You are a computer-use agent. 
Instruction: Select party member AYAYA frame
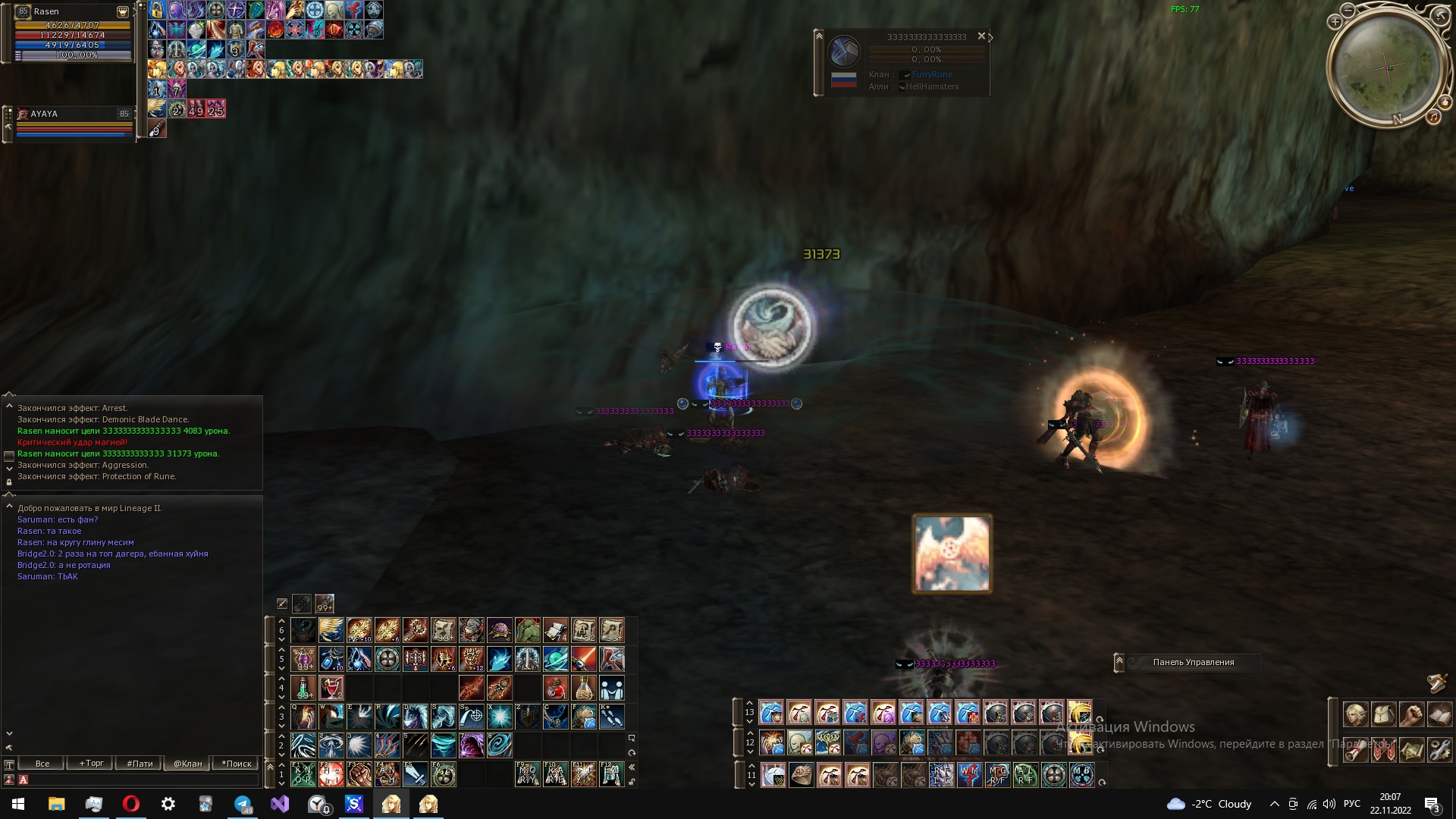pos(73,114)
